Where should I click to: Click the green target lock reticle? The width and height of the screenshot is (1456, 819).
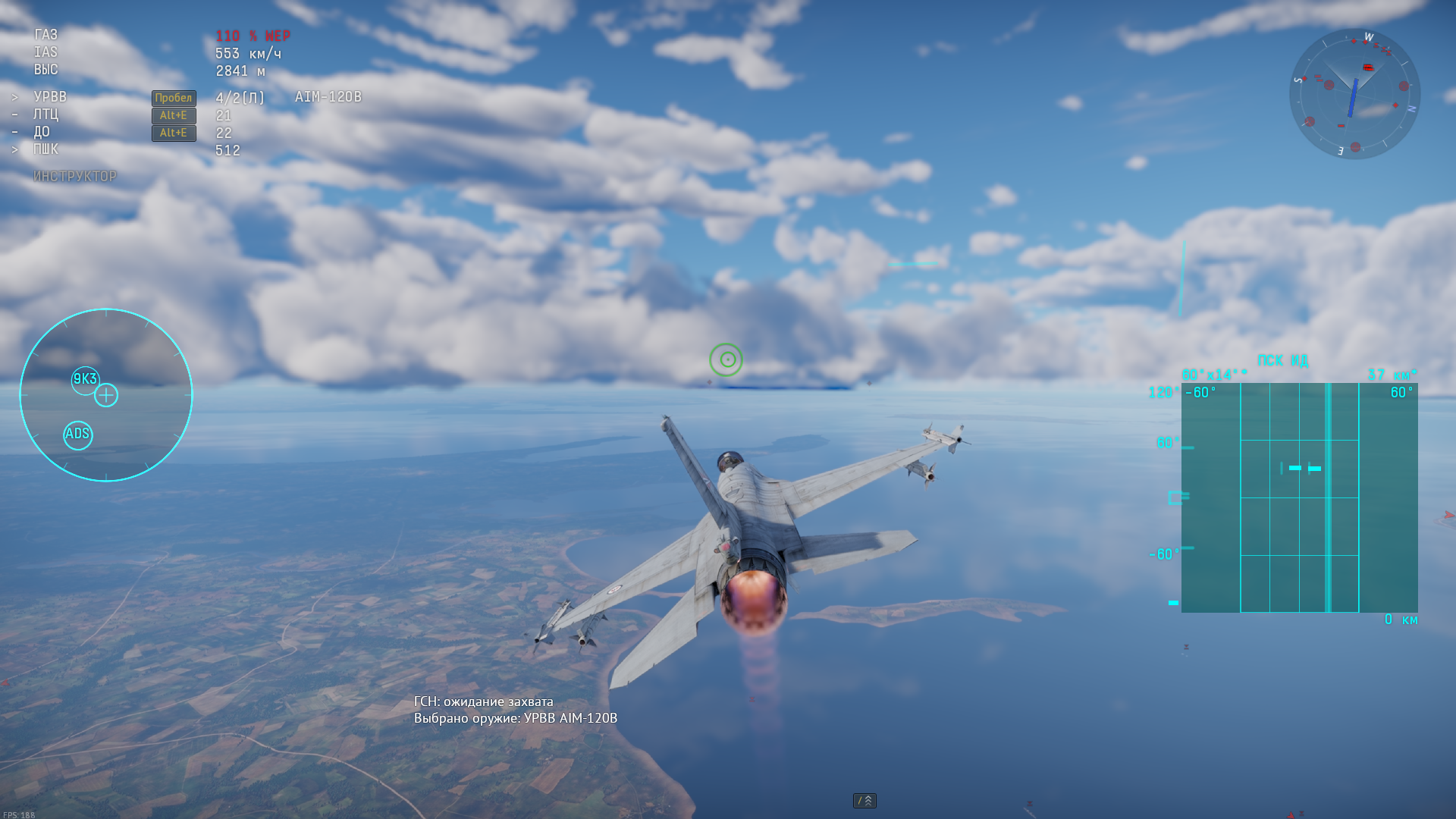point(726,359)
